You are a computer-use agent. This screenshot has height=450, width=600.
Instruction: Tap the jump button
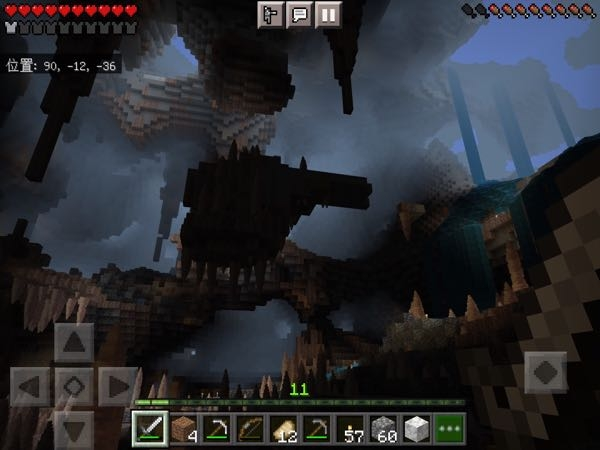tap(545, 372)
